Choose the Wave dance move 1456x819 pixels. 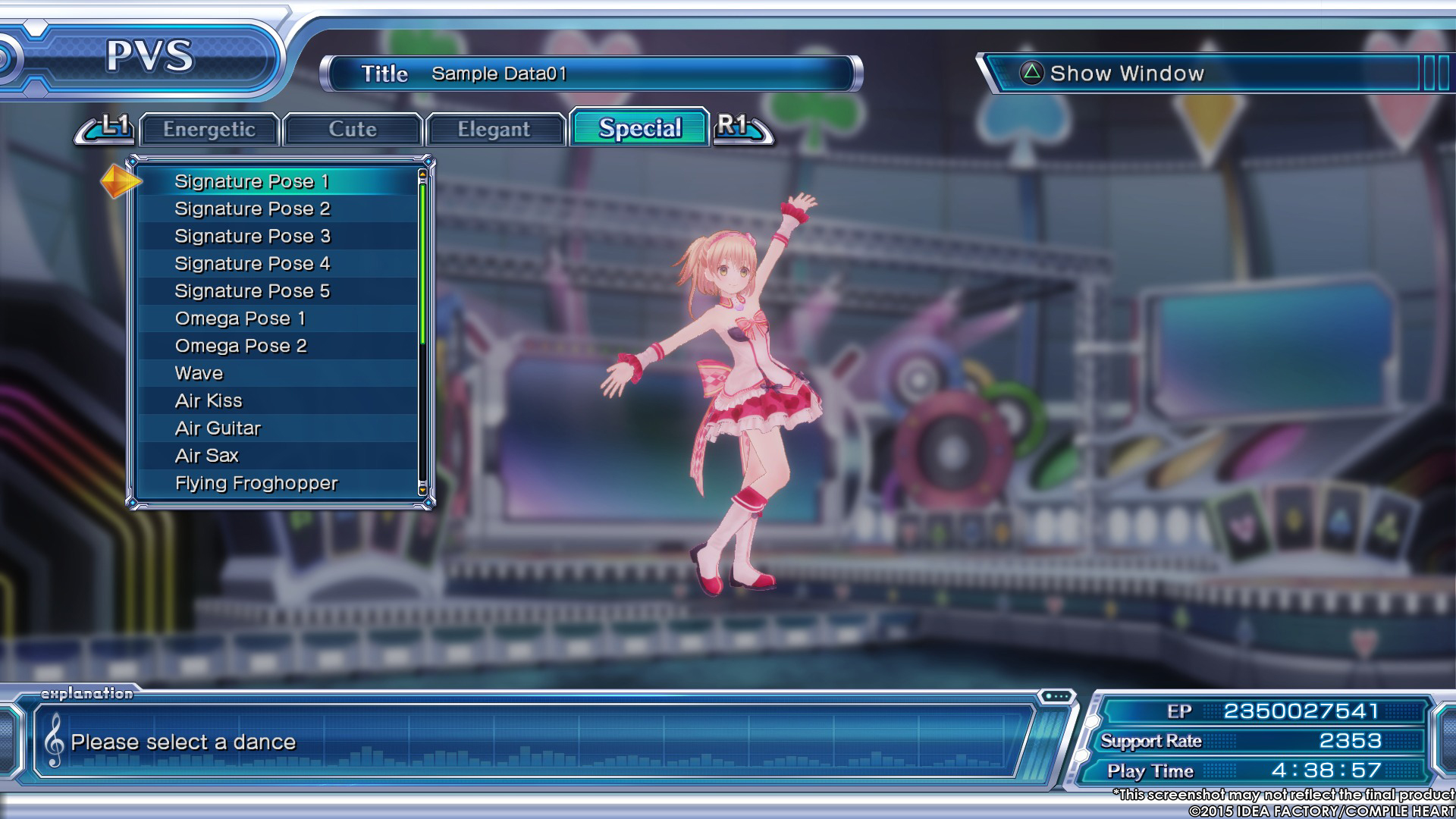tap(199, 373)
